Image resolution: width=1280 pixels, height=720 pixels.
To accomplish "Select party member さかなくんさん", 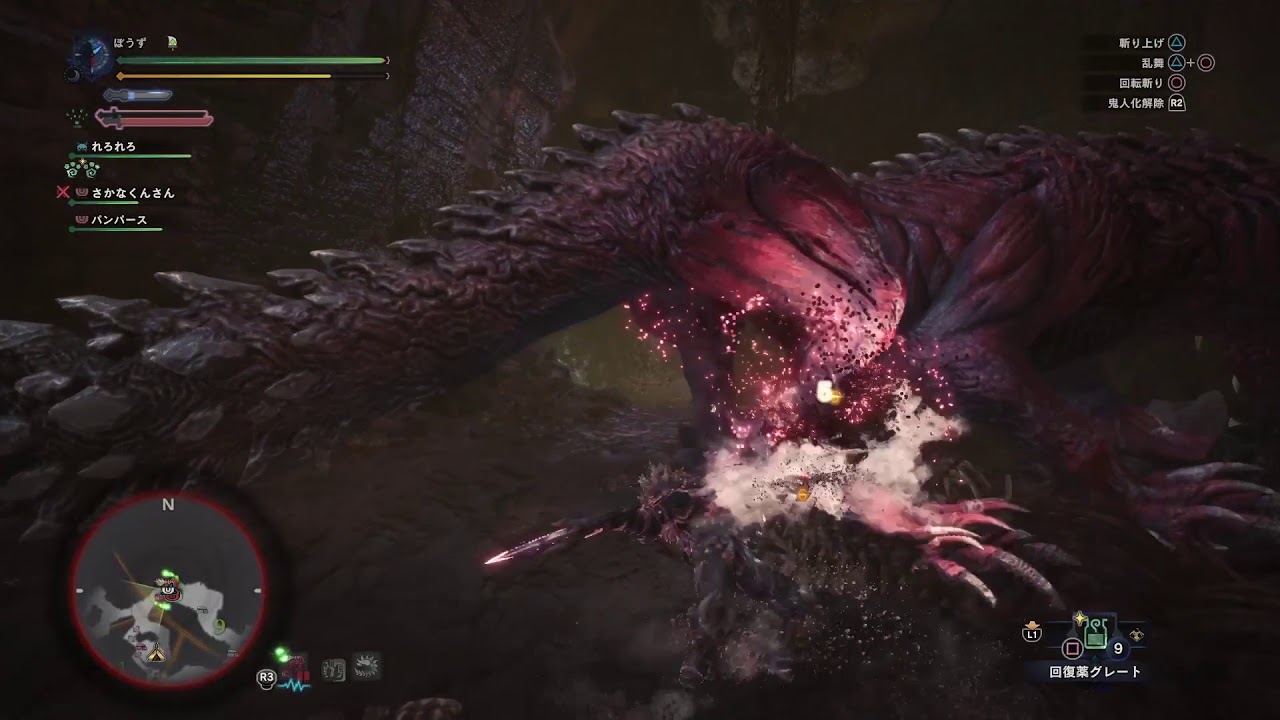I will [132, 193].
